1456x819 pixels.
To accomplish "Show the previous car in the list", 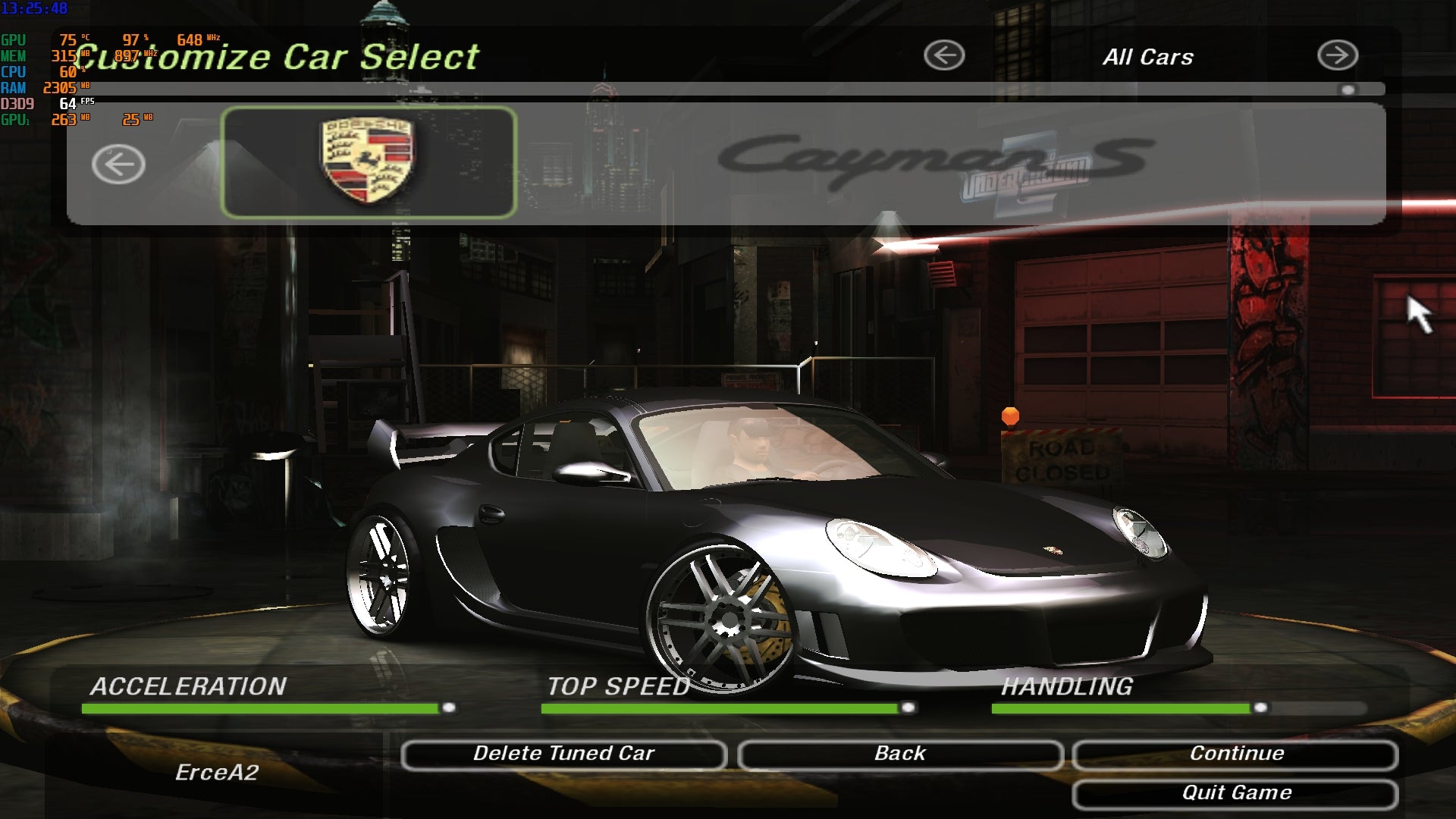I will 118,165.
